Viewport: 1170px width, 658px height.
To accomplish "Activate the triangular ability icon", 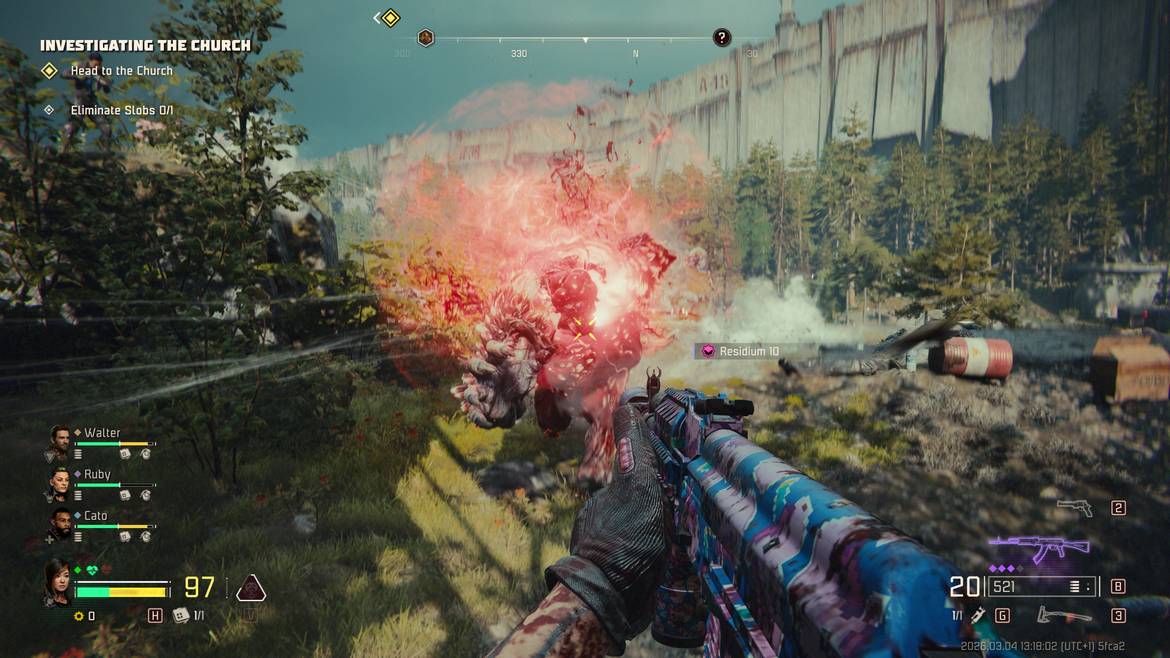I will [x=250, y=588].
